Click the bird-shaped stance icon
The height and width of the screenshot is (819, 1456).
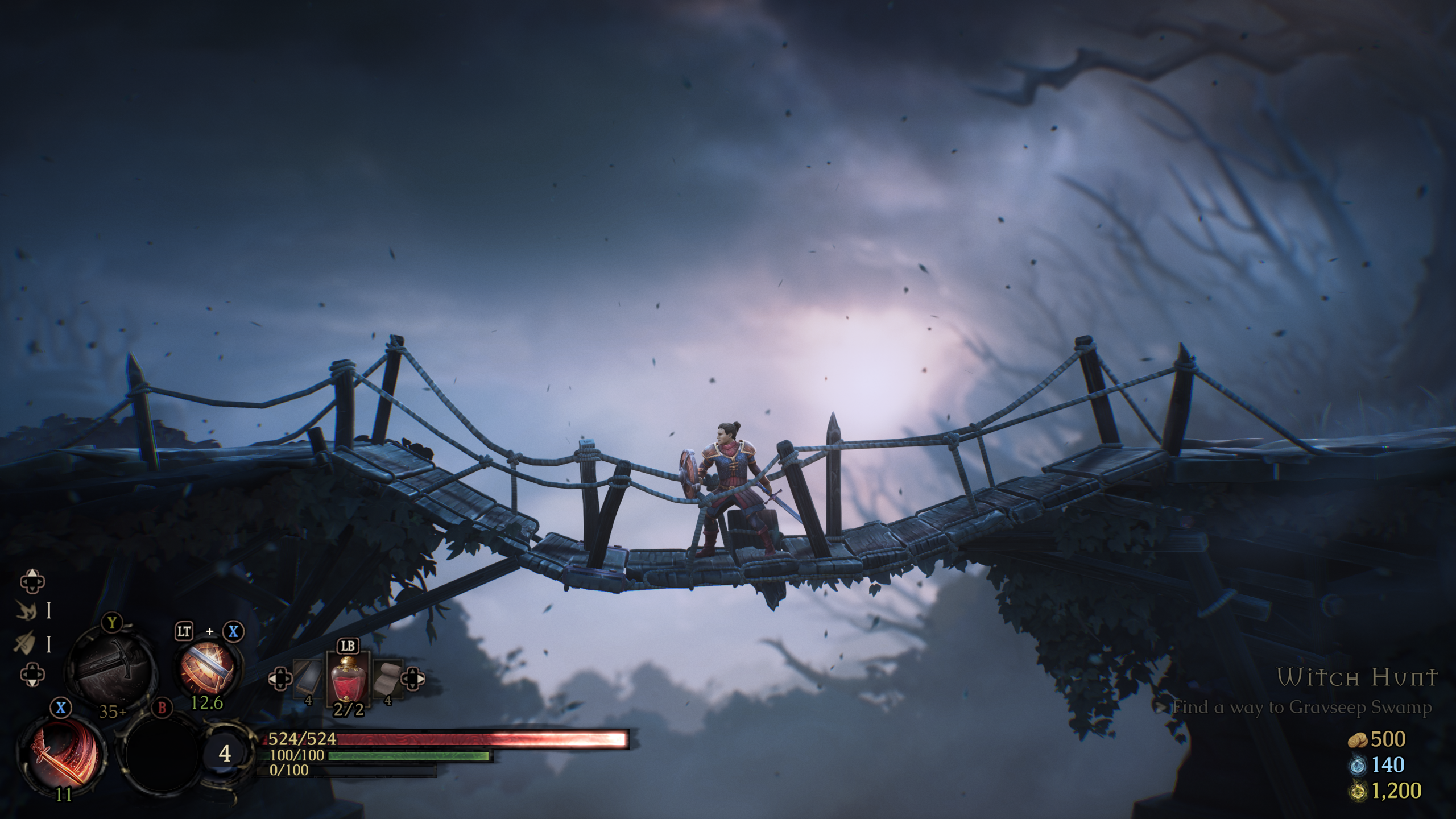point(26,610)
